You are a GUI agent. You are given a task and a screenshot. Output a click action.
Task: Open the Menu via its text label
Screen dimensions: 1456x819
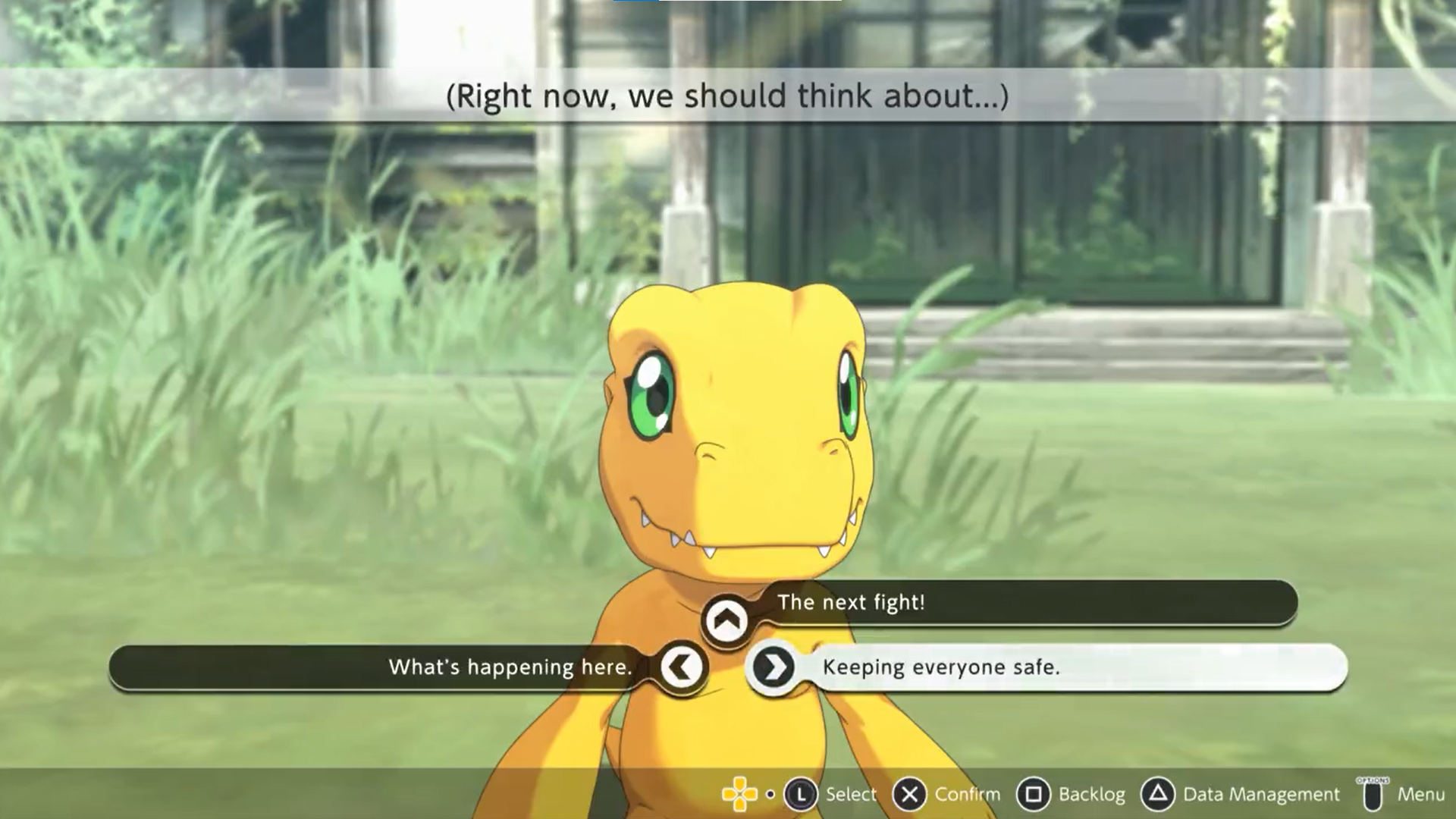pyautogui.click(x=1425, y=794)
